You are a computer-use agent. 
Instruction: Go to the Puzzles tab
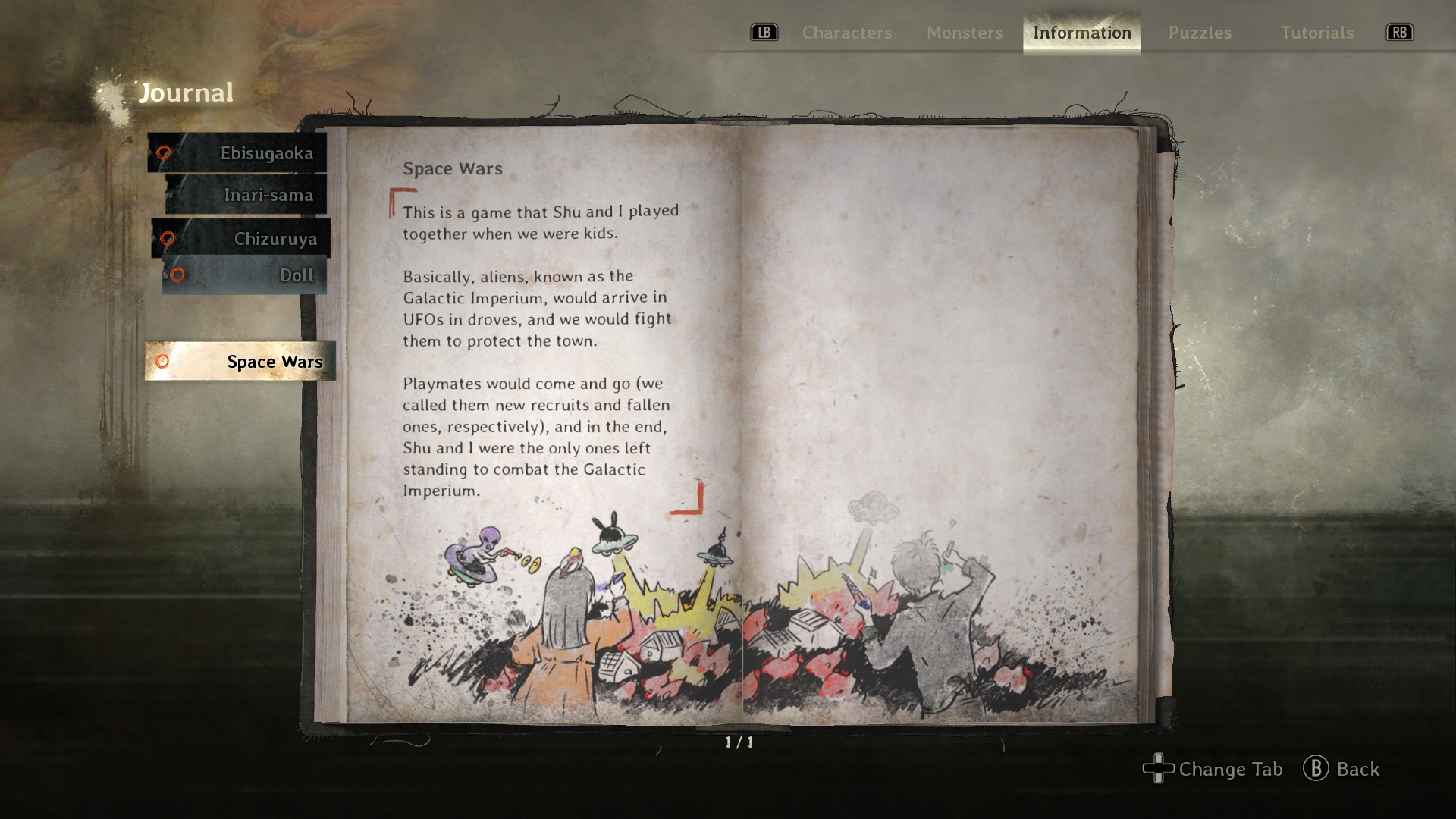1200,33
